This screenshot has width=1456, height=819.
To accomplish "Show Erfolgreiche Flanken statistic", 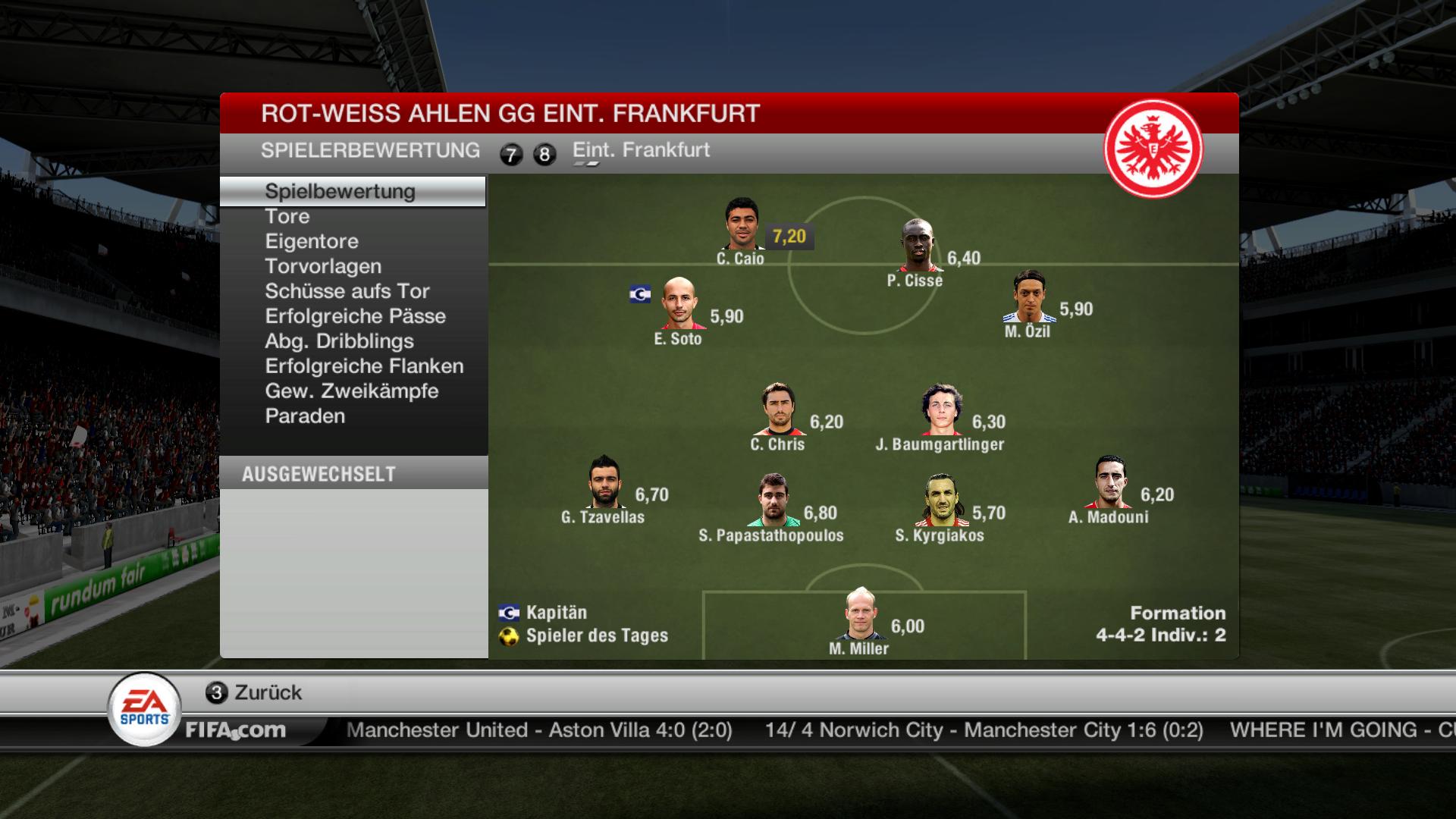I will click(x=364, y=367).
